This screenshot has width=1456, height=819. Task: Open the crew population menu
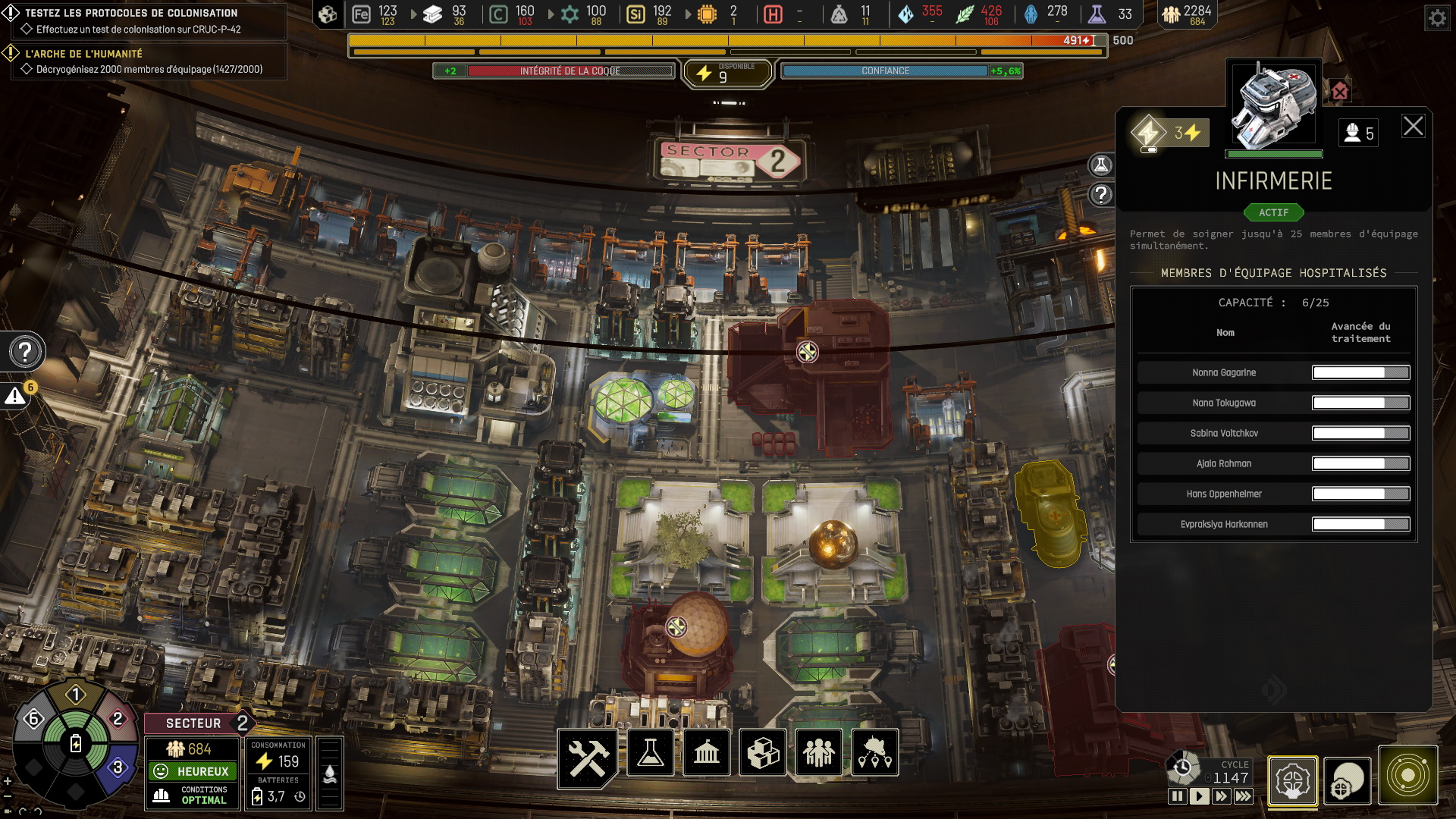click(819, 753)
